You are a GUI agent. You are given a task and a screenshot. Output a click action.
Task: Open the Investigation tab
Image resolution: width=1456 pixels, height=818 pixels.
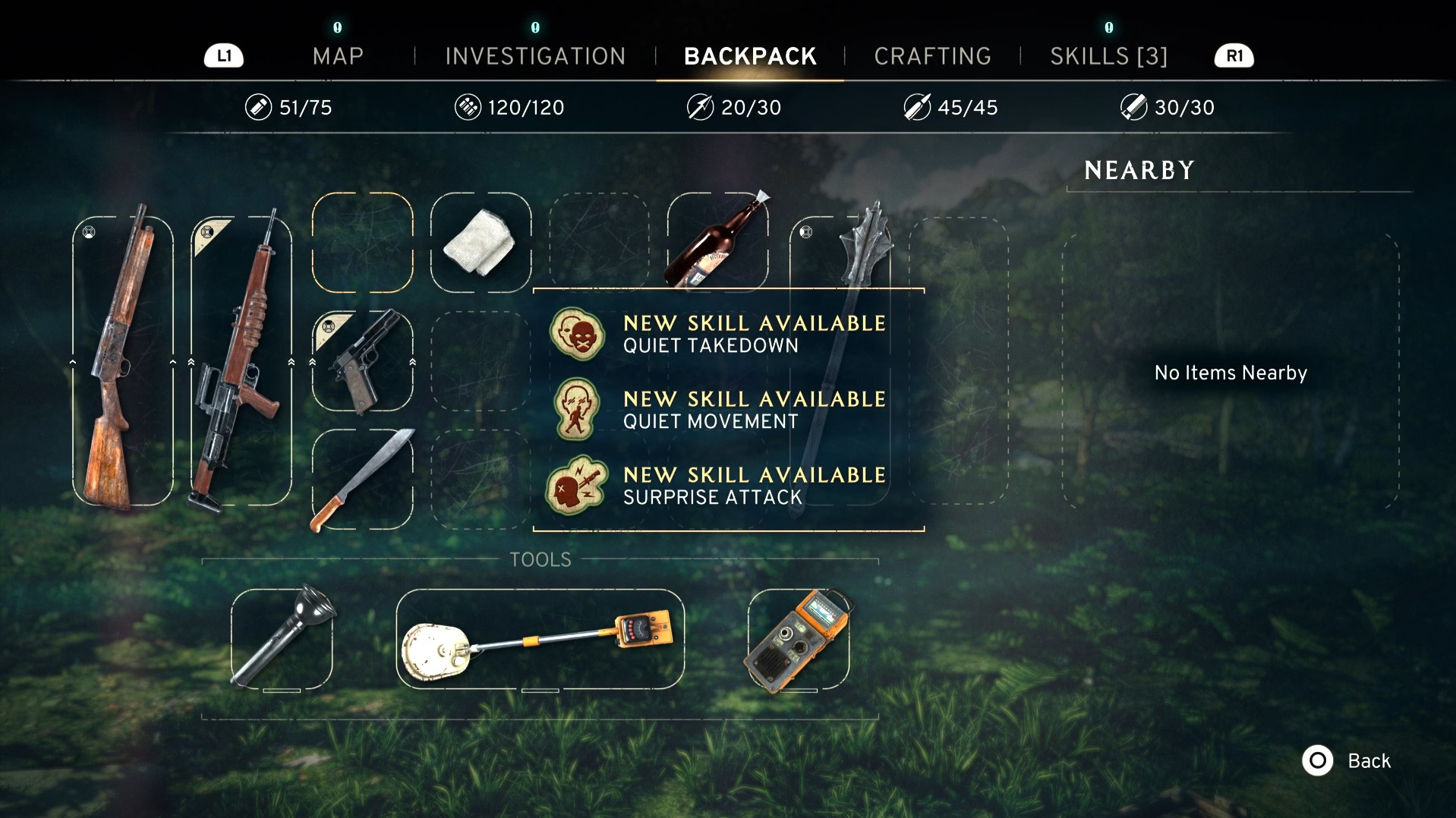coord(535,56)
